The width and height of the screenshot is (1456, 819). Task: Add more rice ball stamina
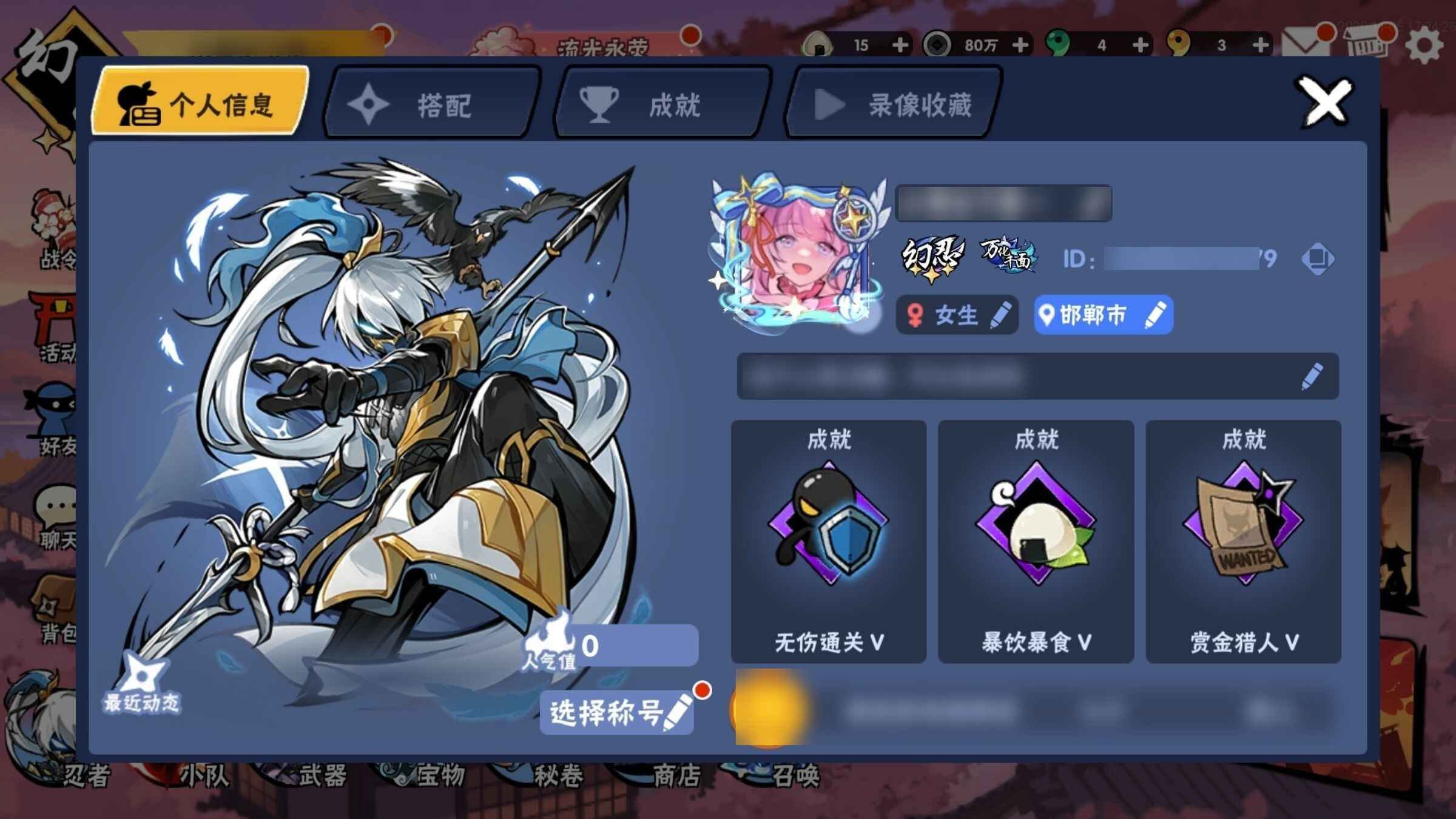click(x=901, y=45)
